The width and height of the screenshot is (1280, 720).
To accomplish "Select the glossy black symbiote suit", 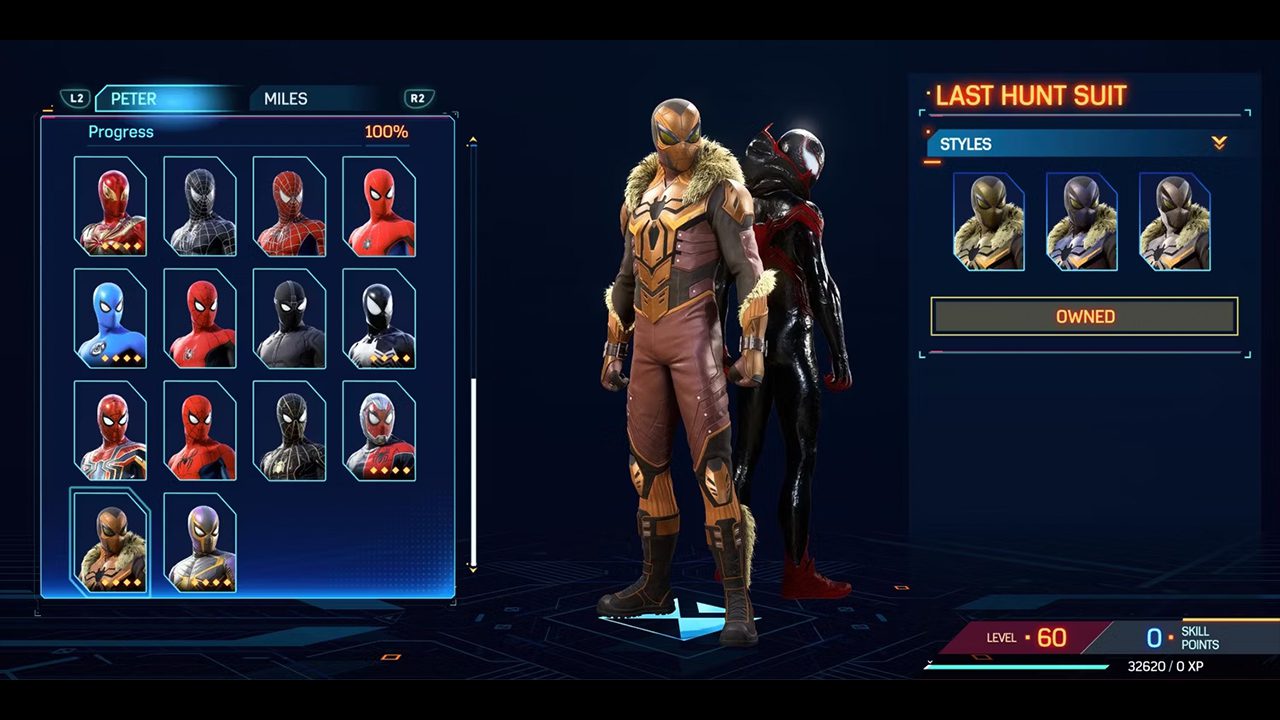I will 379,319.
